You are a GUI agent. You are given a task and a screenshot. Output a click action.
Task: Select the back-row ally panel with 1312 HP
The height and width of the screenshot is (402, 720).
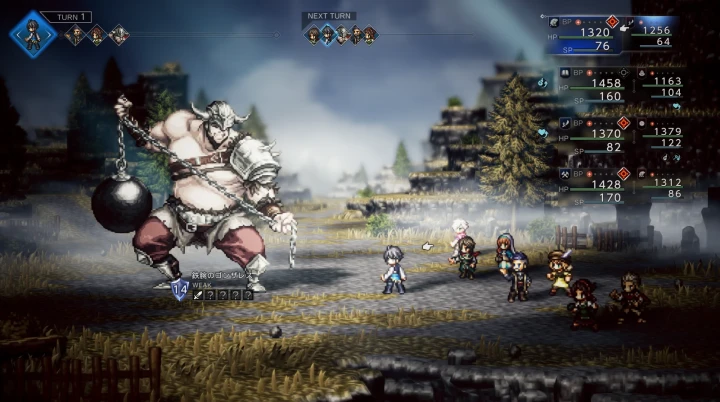[667, 188]
